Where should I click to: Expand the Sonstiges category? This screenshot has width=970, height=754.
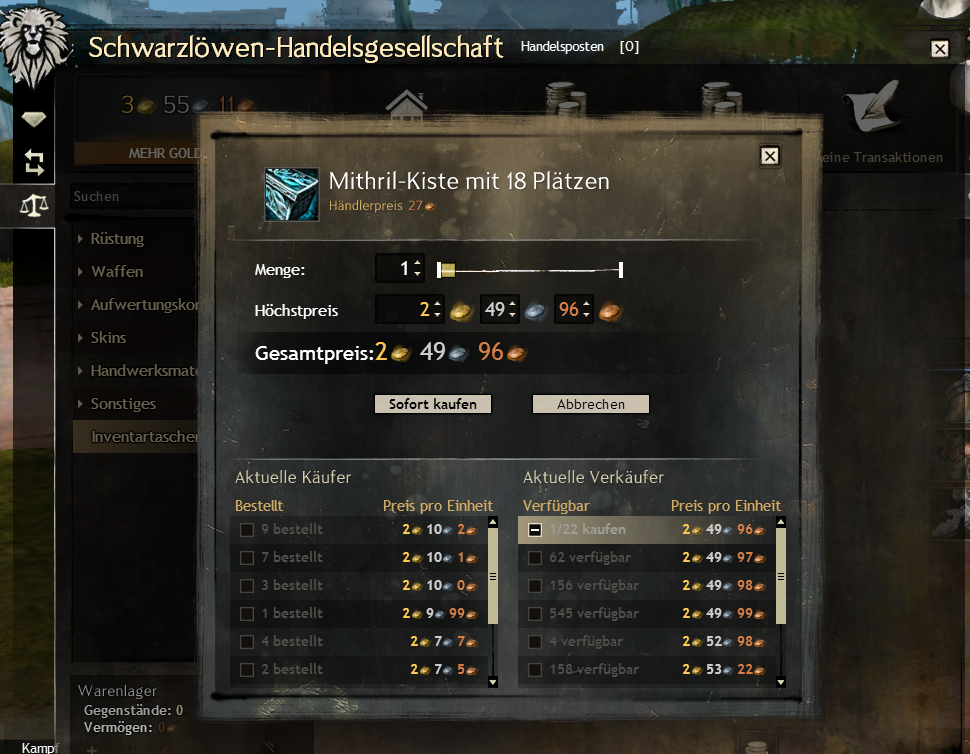pyautogui.click(x=123, y=404)
